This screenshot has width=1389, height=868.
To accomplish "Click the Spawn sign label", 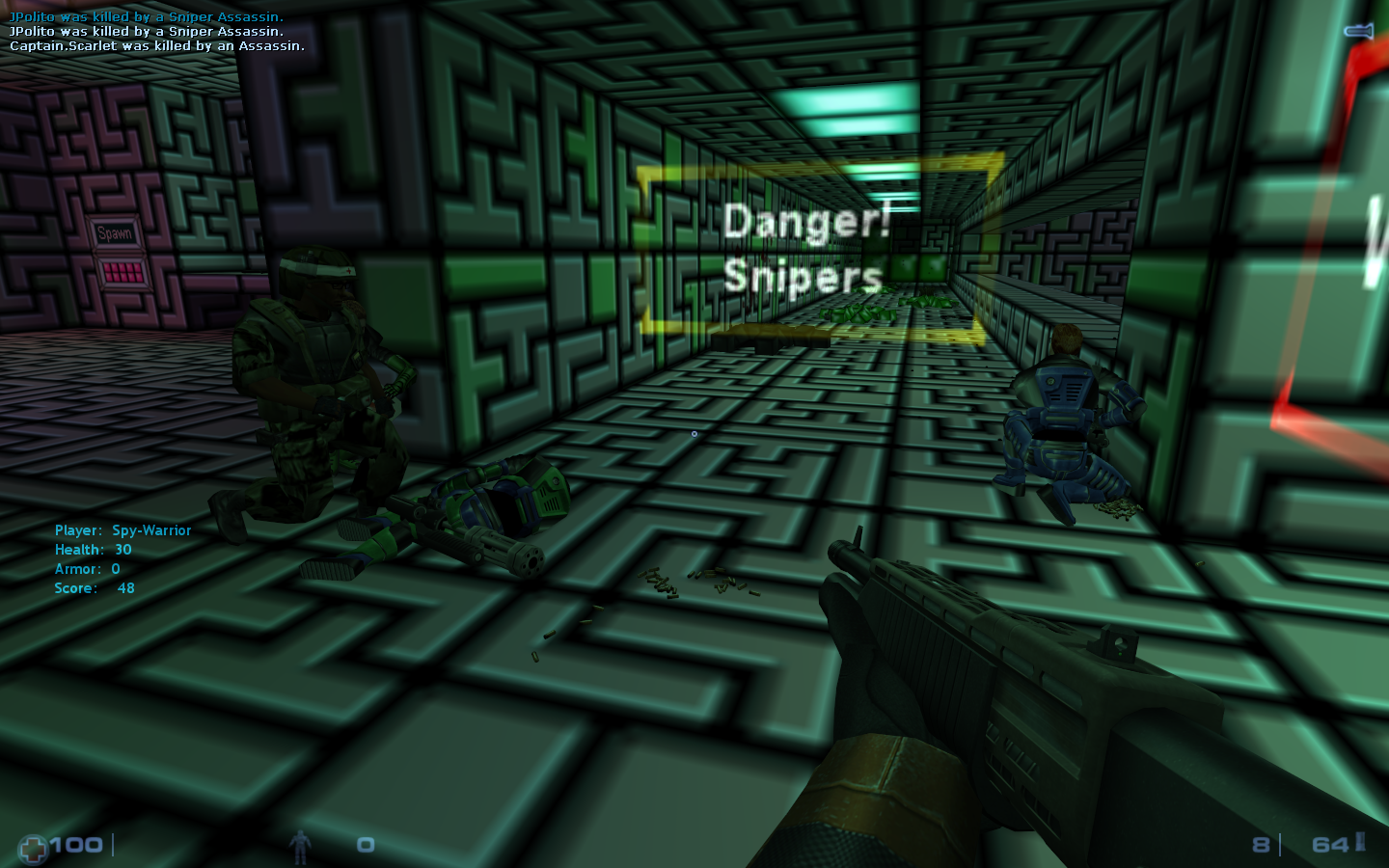I will (x=116, y=231).
